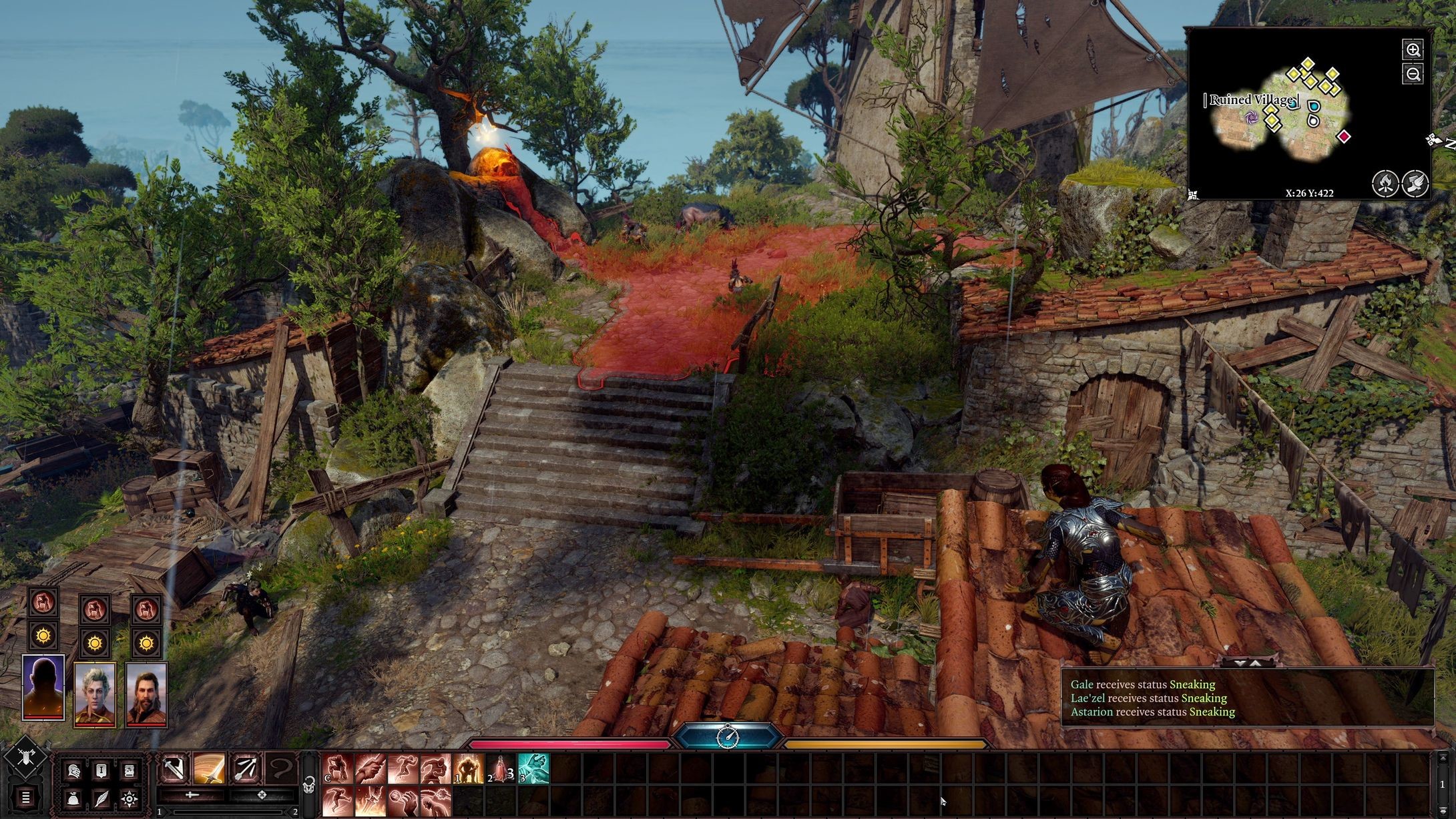Image resolution: width=1456 pixels, height=819 pixels.
Task: Select the ranged bow attack slot
Action: [245, 769]
